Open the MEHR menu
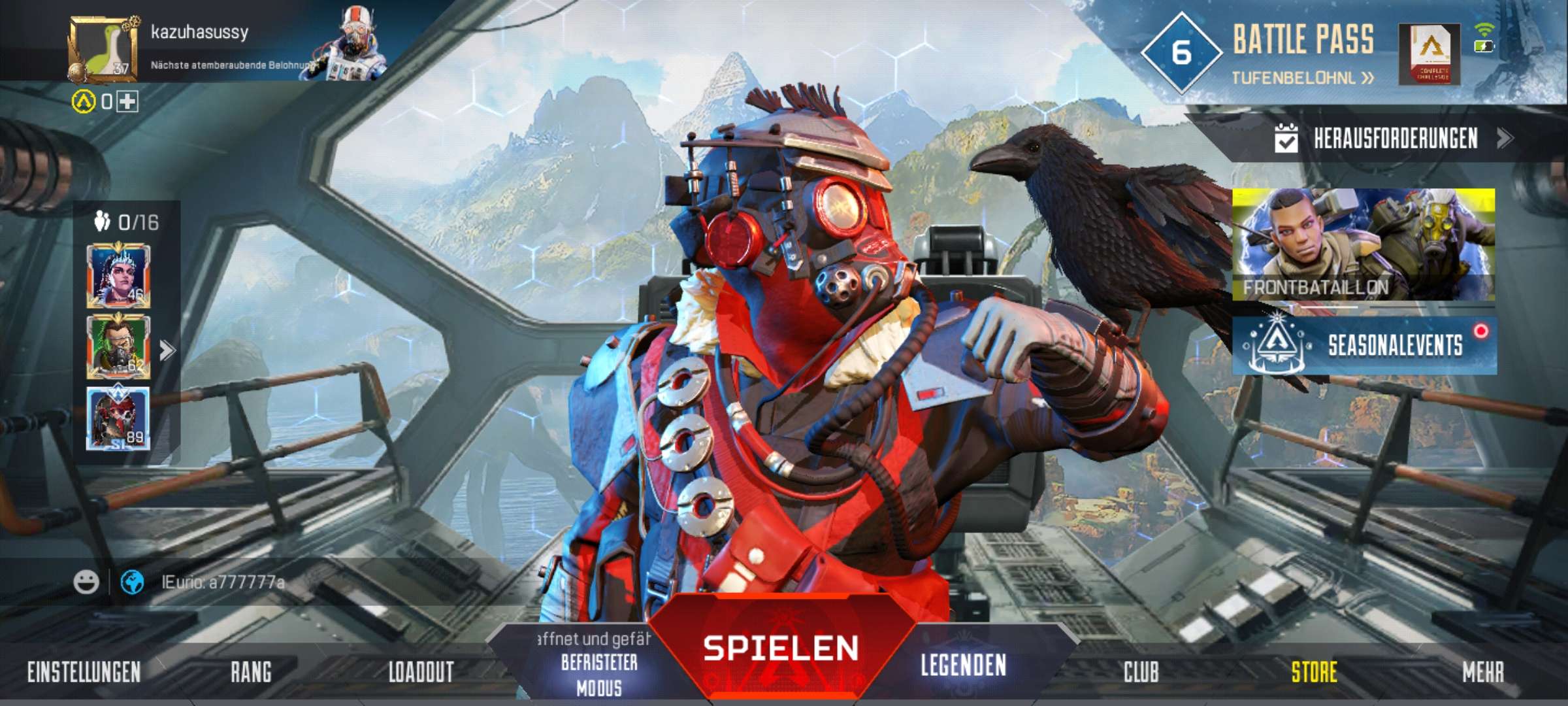 tap(1482, 672)
